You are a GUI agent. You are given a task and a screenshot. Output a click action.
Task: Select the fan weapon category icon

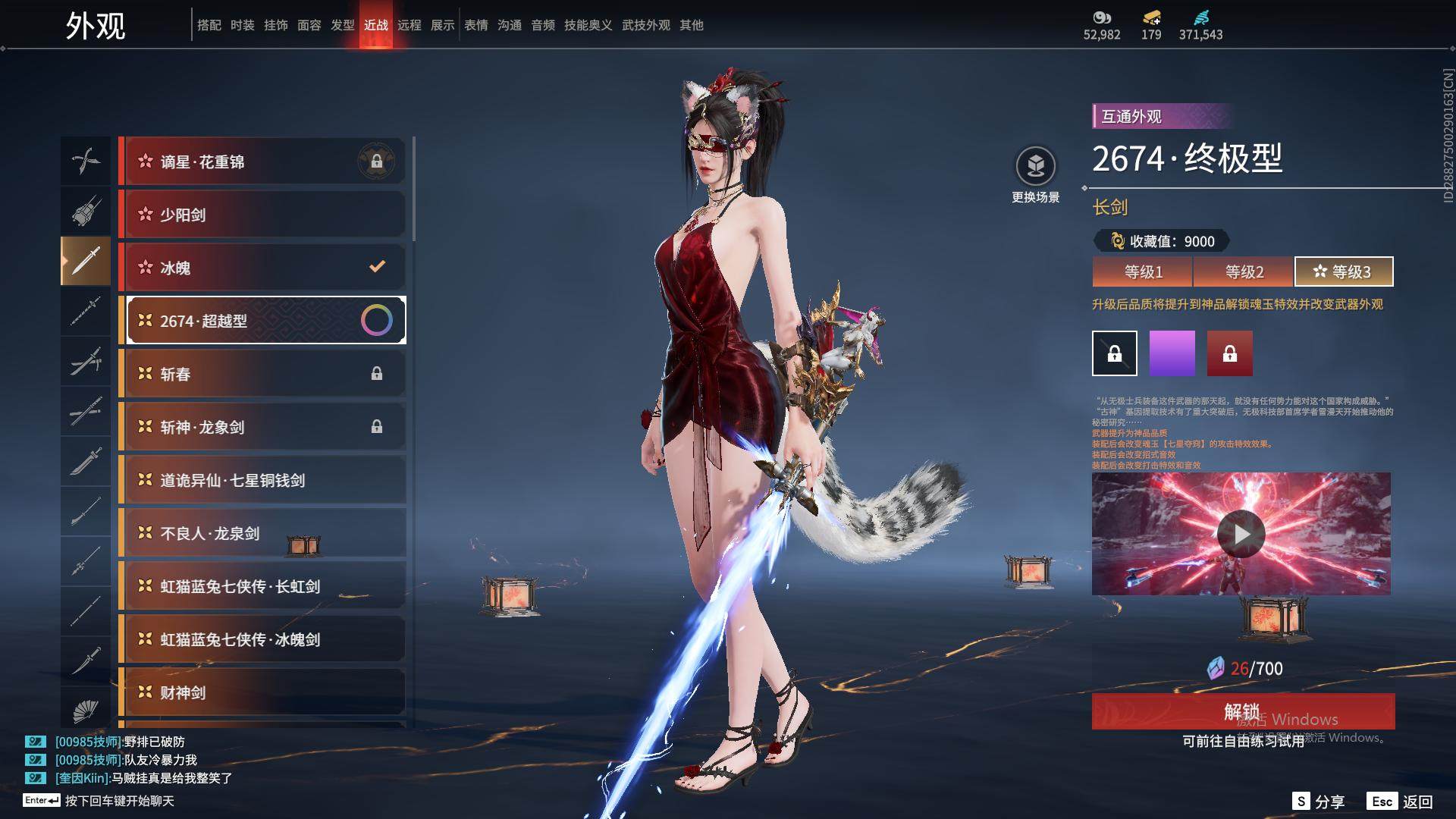click(86, 710)
